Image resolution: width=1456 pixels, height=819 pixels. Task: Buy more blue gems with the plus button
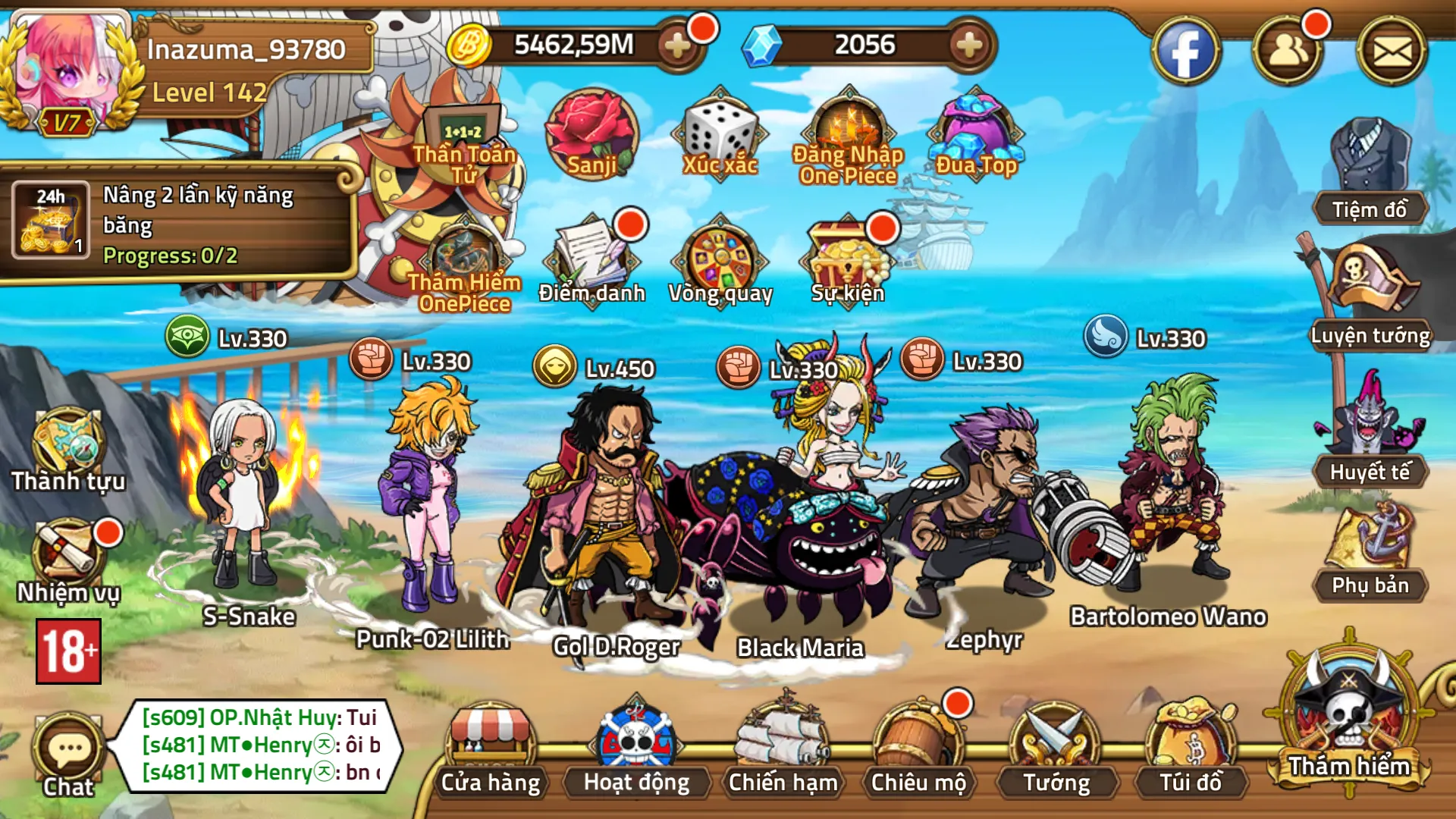tap(969, 45)
